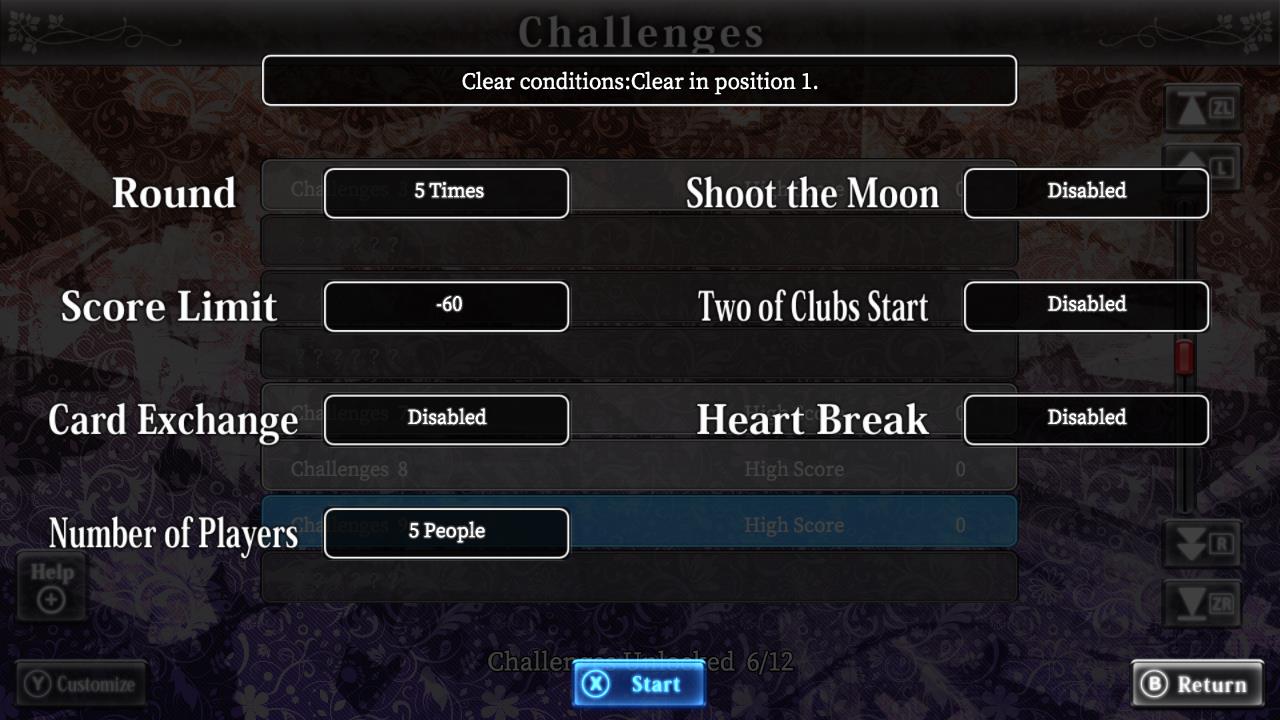1280x720 pixels.
Task: Enable the Shoot the Moon rule
Action: (x=1086, y=192)
